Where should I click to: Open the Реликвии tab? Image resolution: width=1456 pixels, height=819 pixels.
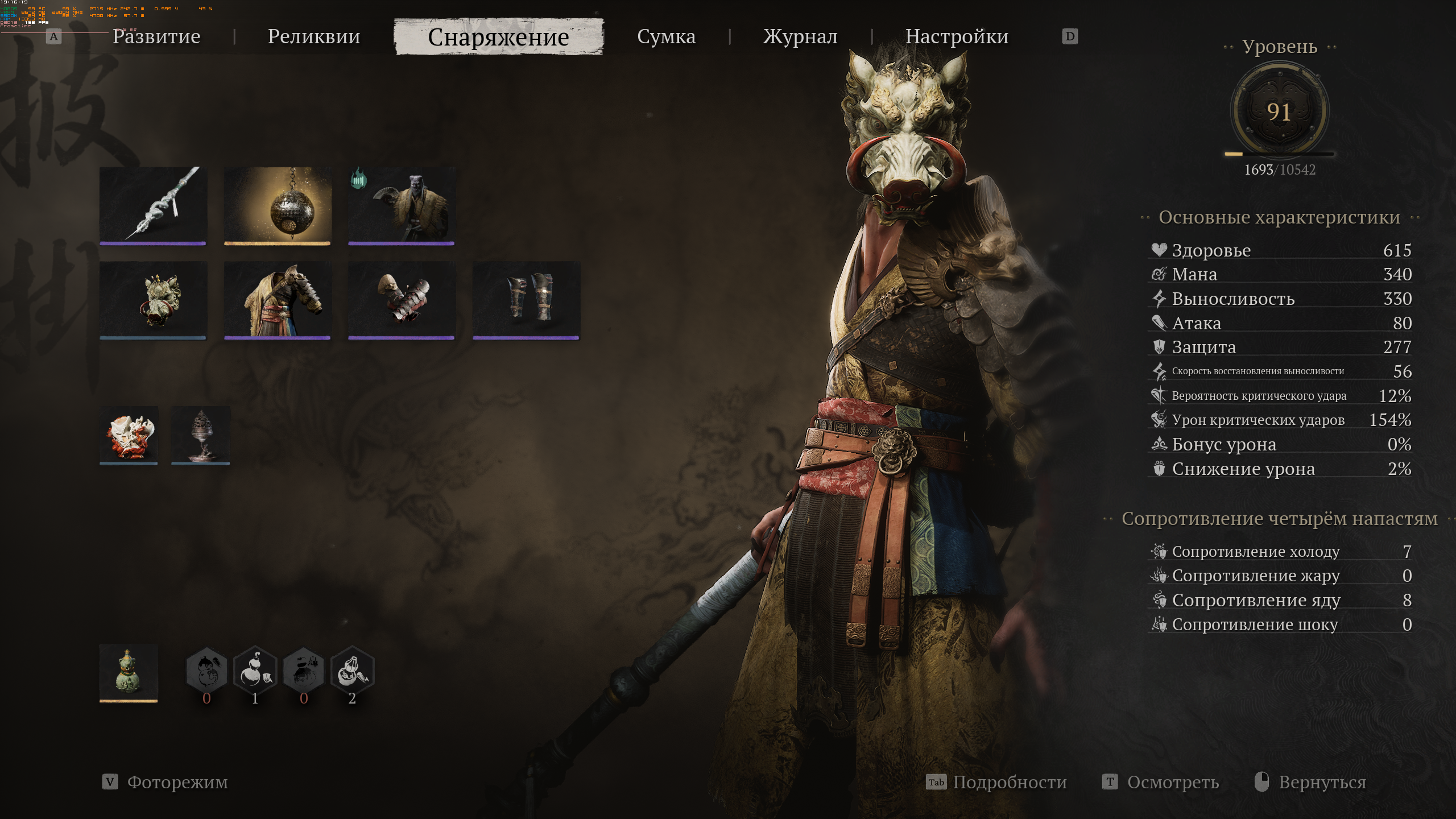point(314,36)
